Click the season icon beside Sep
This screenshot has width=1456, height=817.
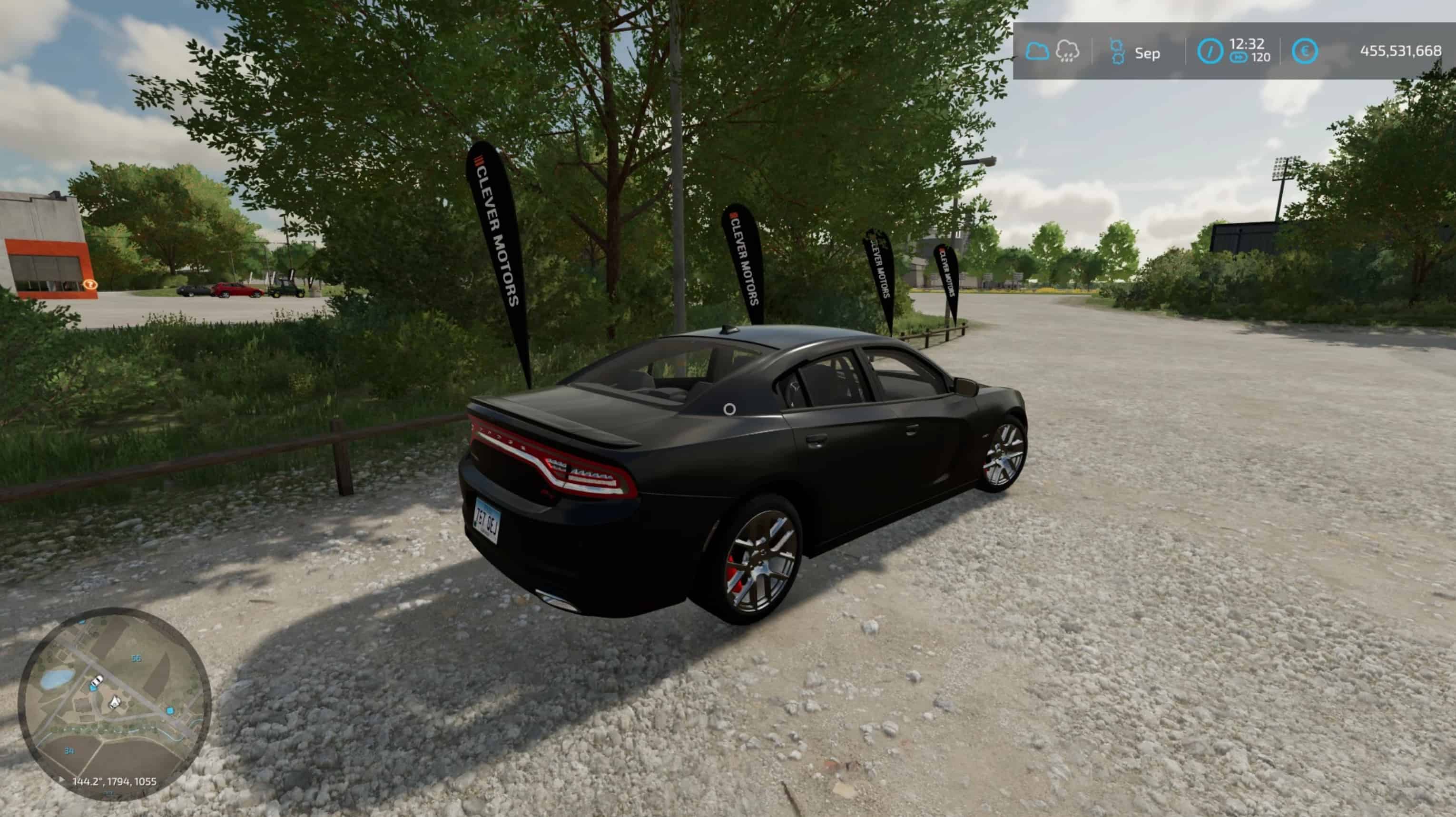click(1117, 52)
